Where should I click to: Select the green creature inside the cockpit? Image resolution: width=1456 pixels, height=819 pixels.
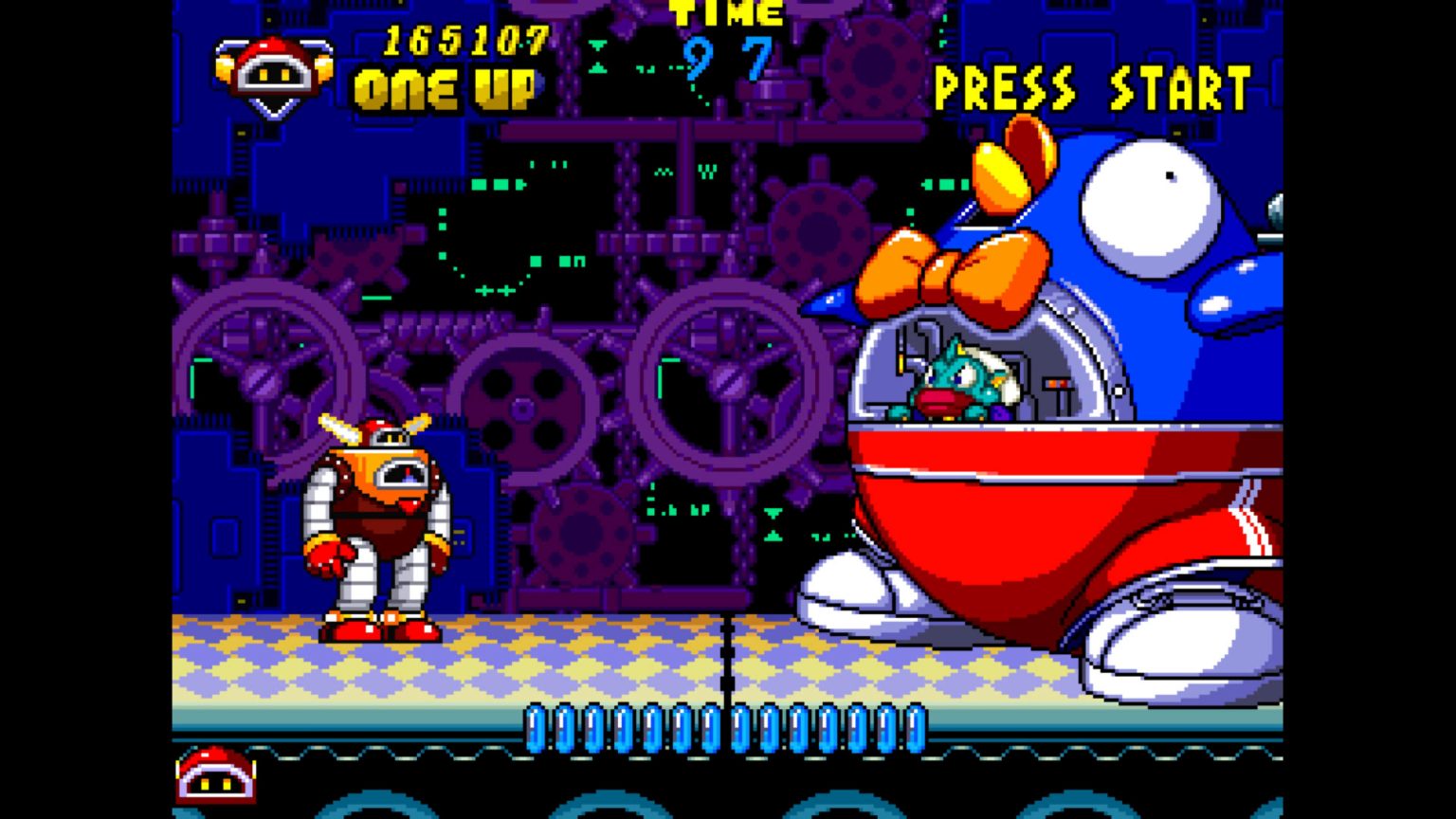[x=957, y=384]
